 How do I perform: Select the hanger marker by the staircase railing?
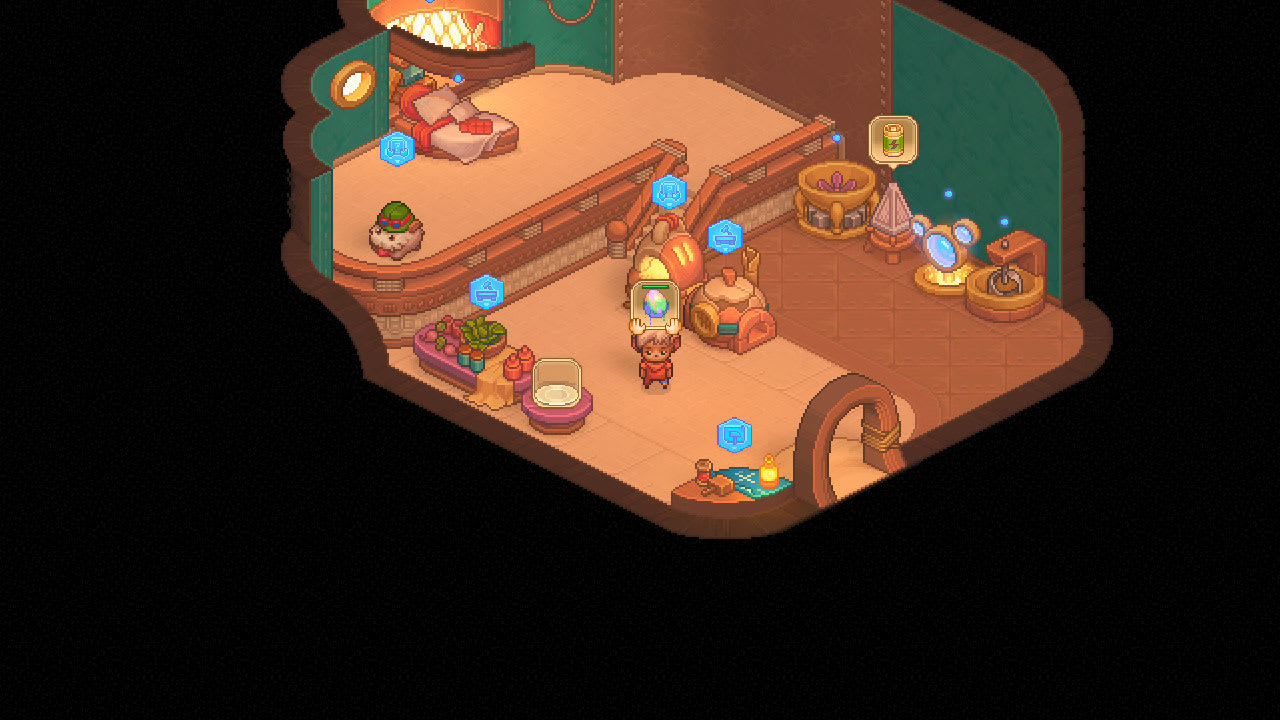point(668,191)
